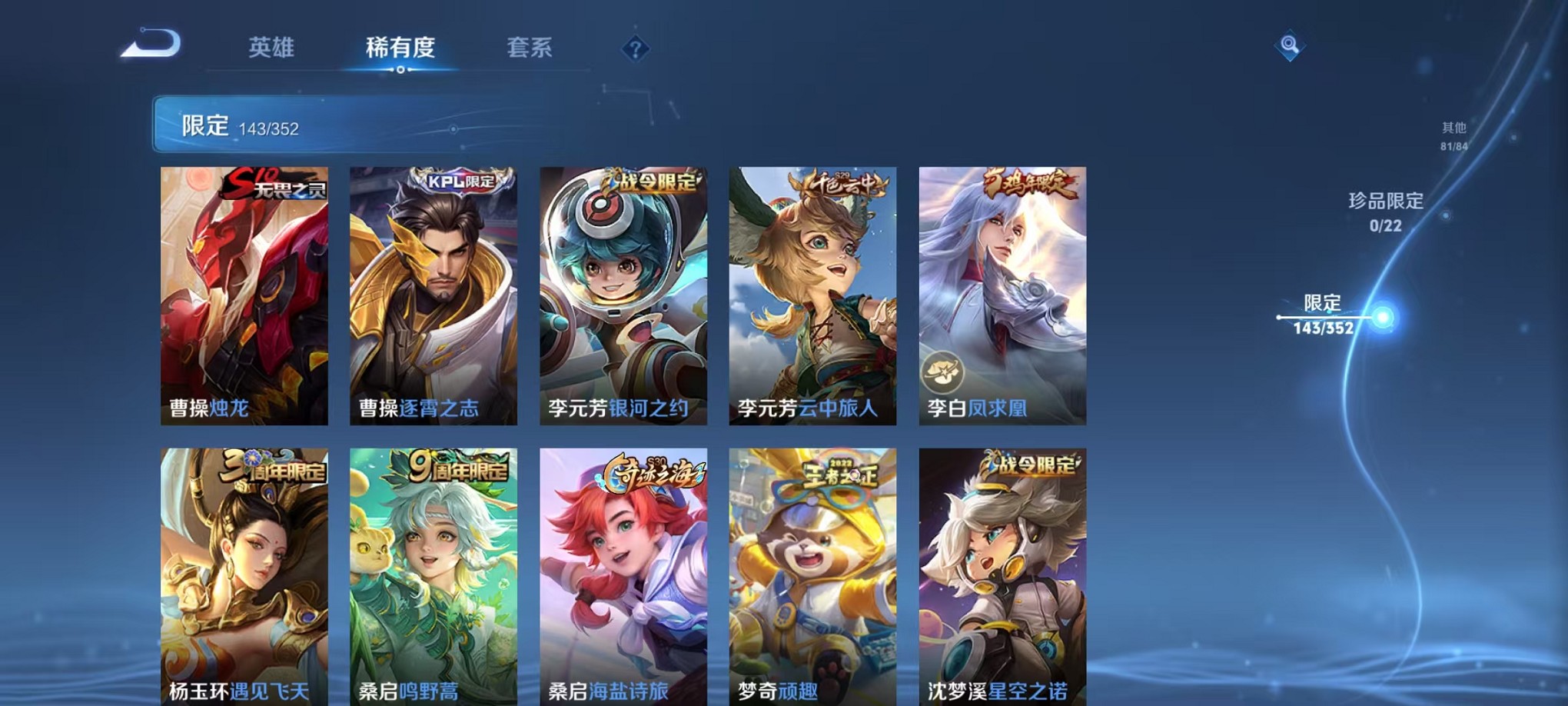Select the 稀有度 tab

(x=401, y=48)
